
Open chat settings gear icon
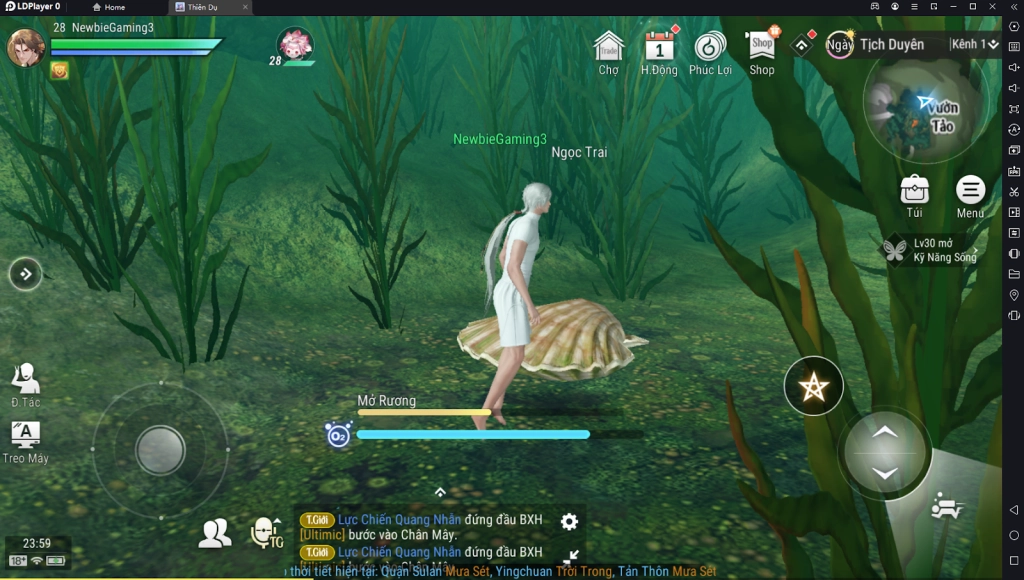[x=569, y=521]
